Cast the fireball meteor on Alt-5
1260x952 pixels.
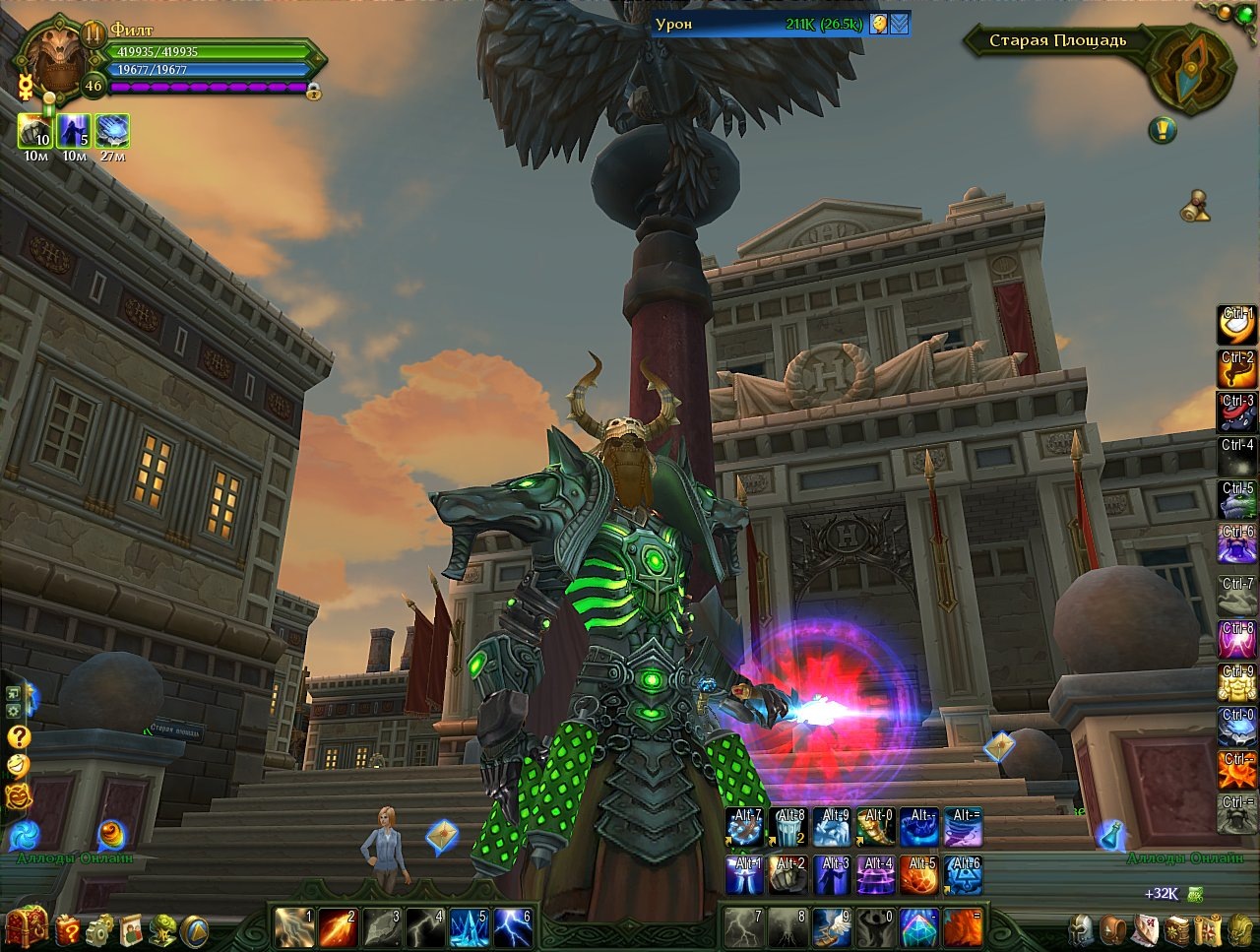pyautogui.click(x=918, y=875)
